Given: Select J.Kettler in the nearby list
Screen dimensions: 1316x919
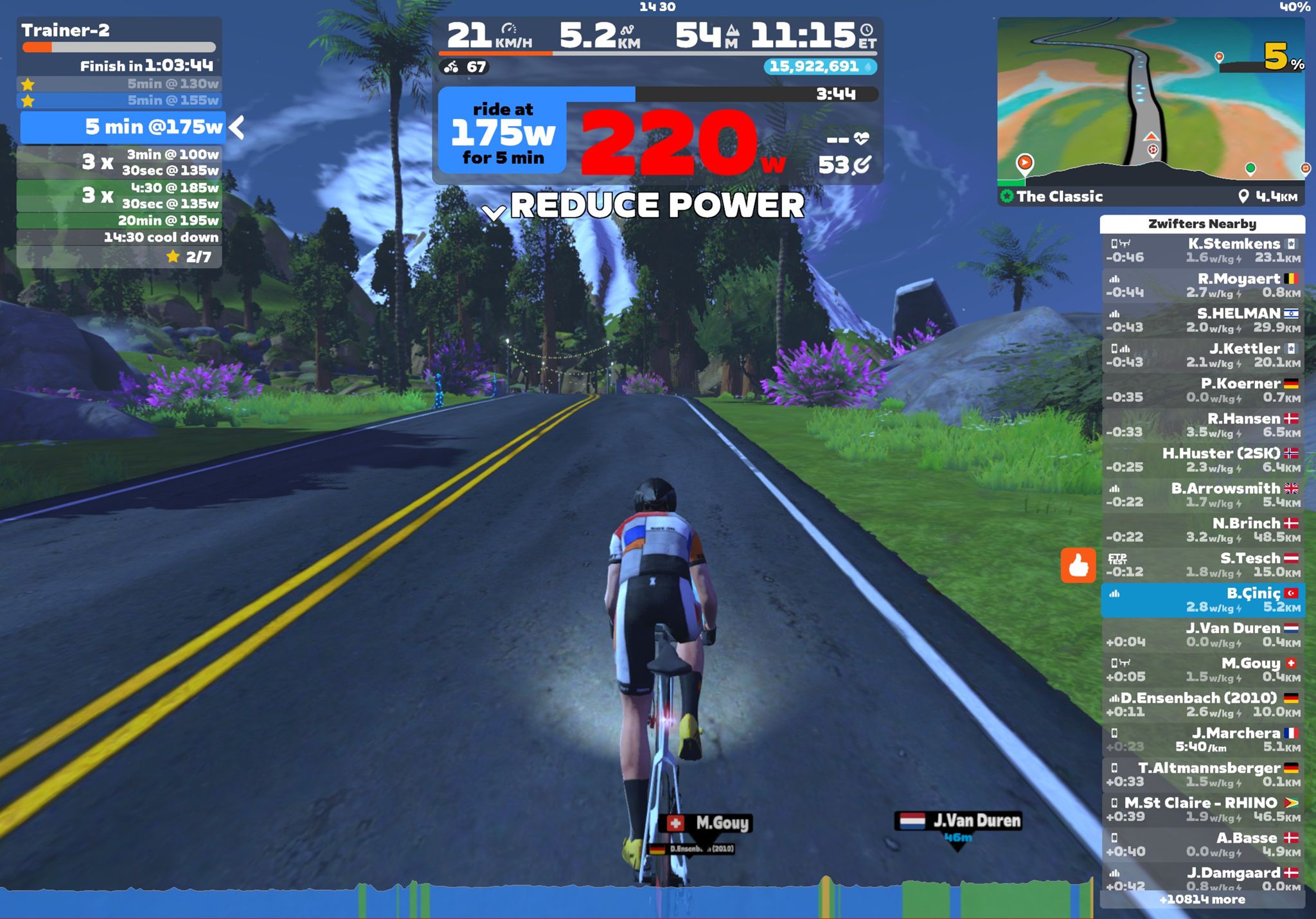Looking at the screenshot, I should click(1202, 355).
